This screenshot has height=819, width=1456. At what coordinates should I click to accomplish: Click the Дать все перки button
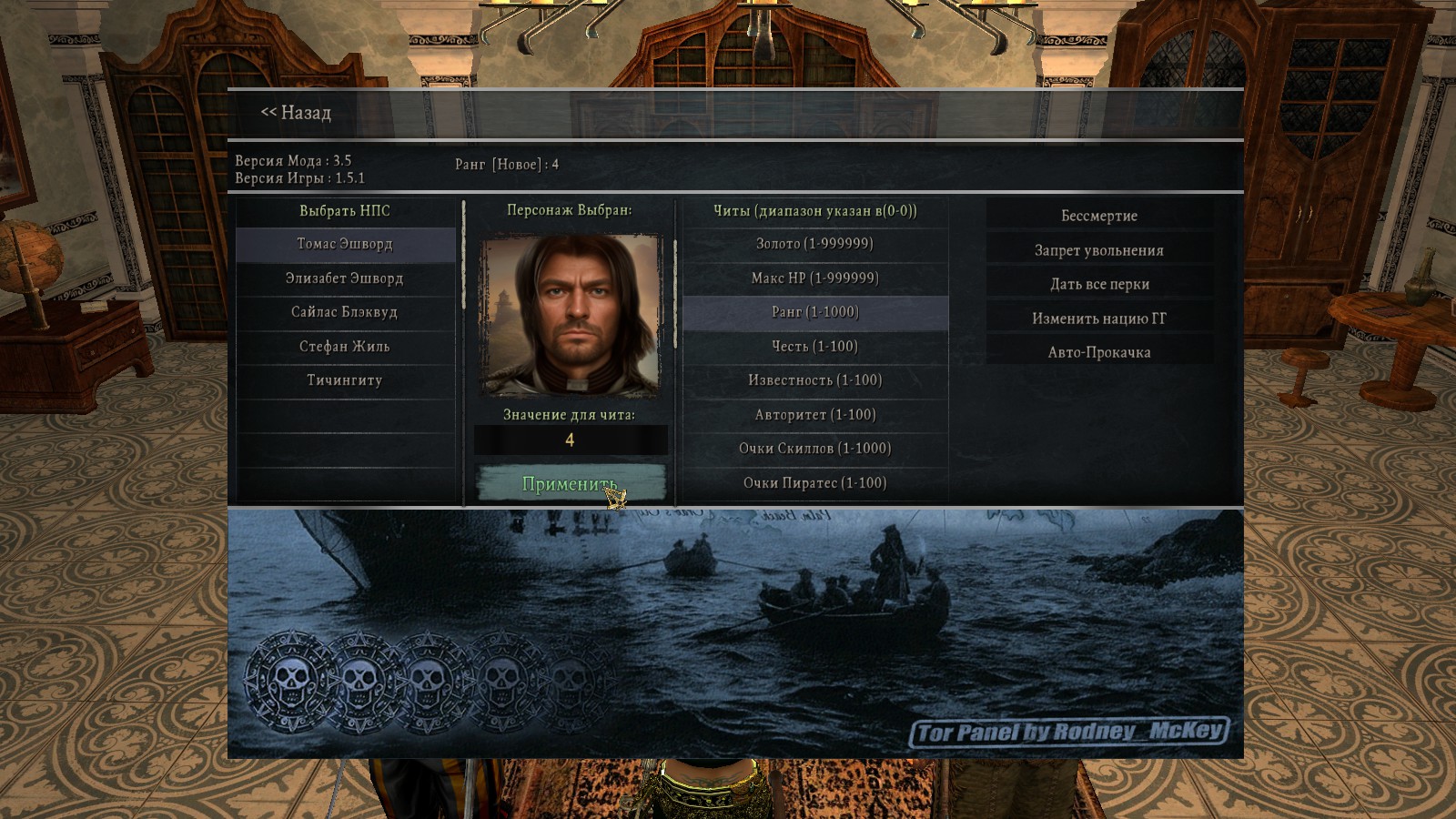[x=1099, y=284]
